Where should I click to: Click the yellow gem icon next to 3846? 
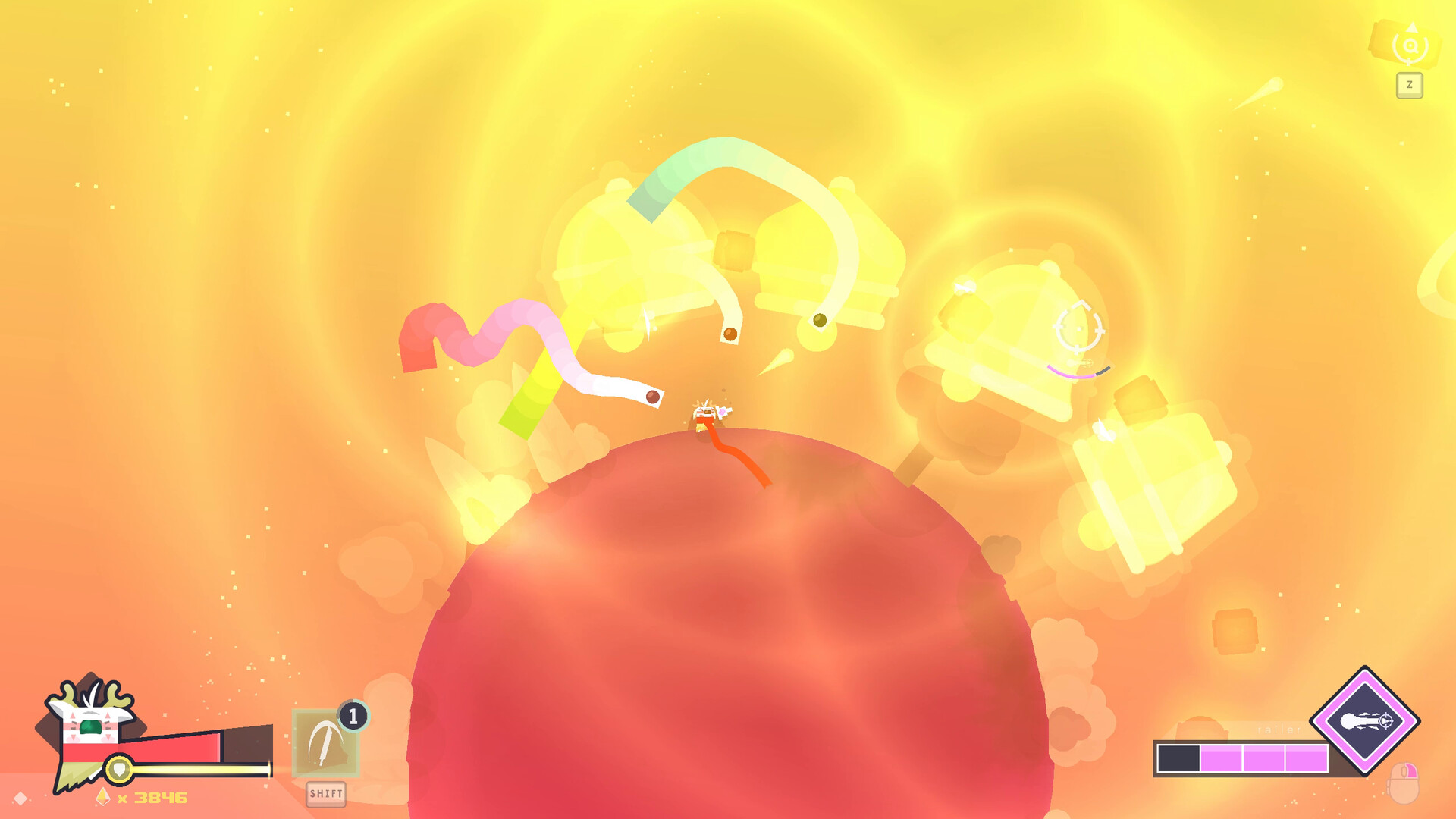click(102, 797)
